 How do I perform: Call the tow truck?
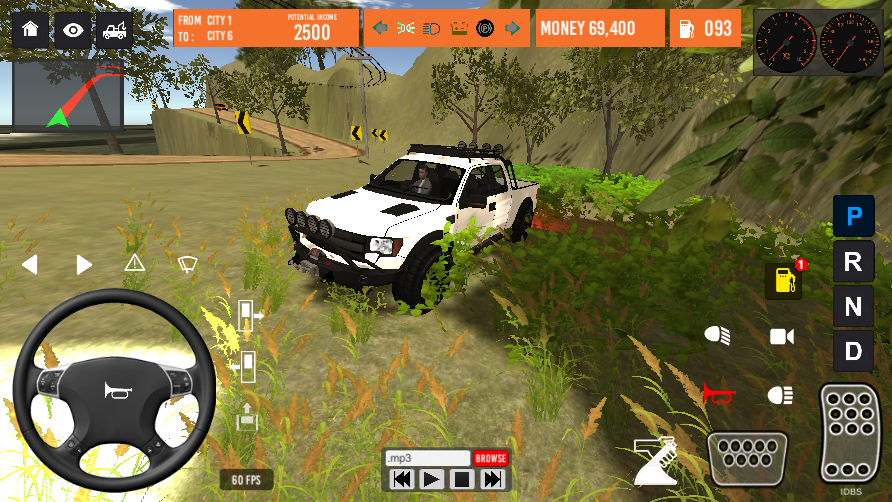(x=113, y=30)
